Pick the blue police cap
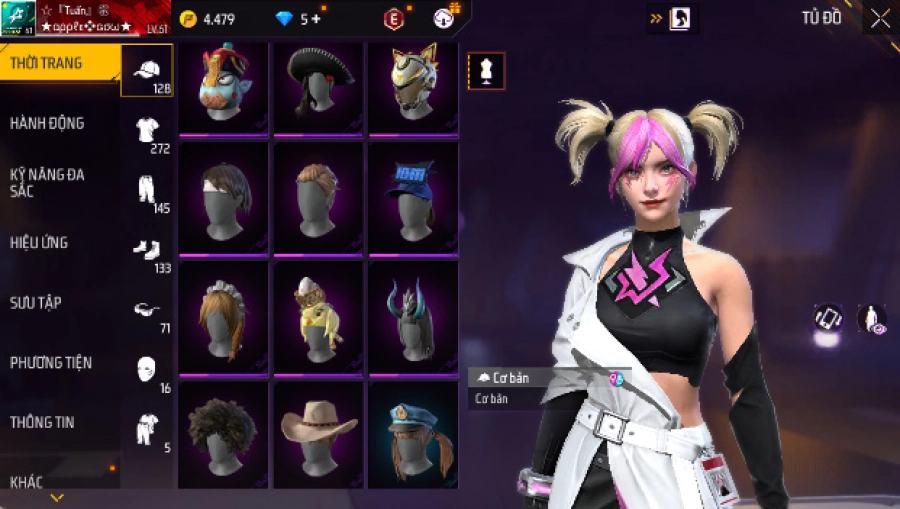The width and height of the screenshot is (900, 509). pyautogui.click(x=412, y=434)
